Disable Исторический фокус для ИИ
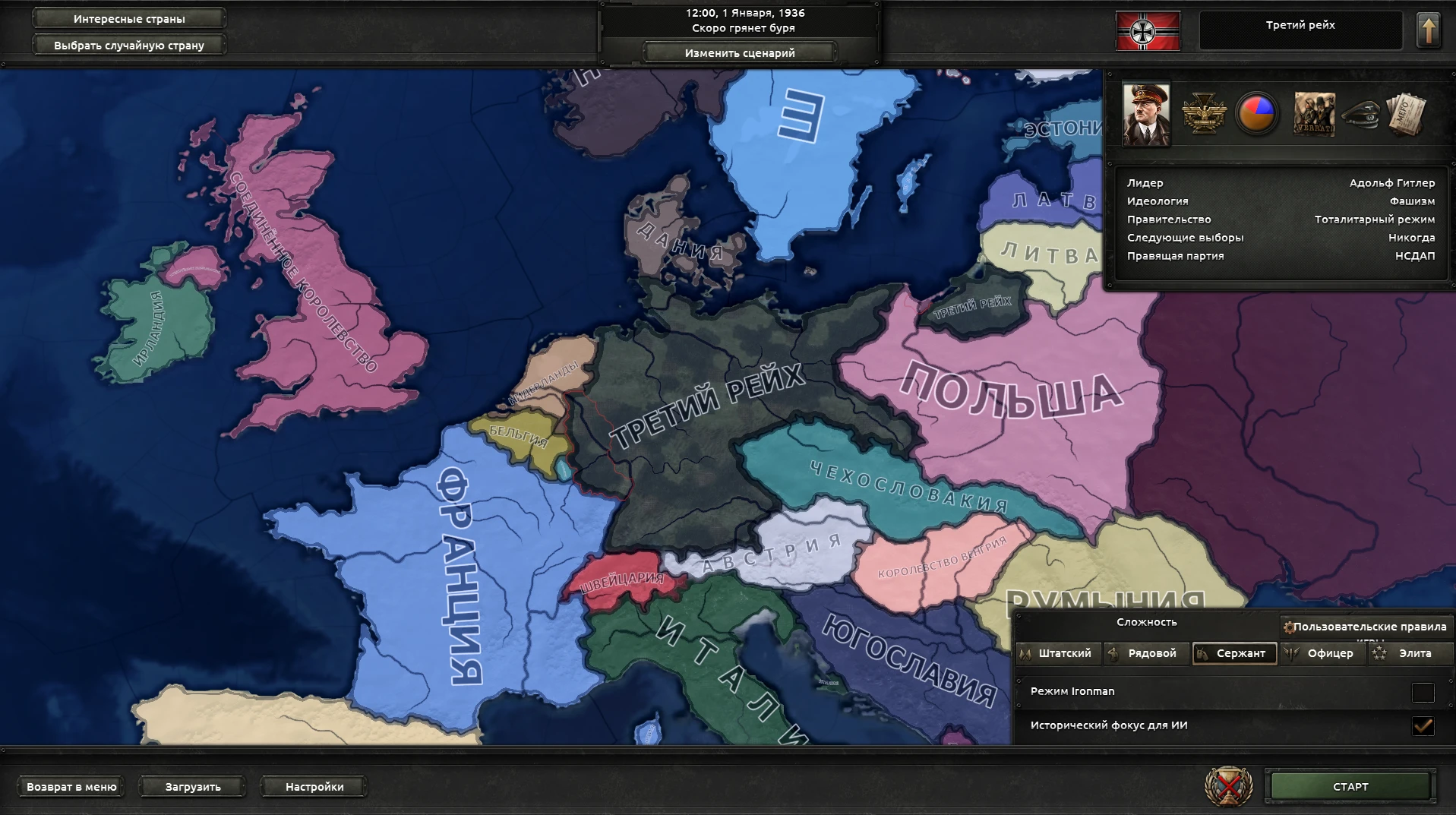 pyautogui.click(x=1423, y=725)
